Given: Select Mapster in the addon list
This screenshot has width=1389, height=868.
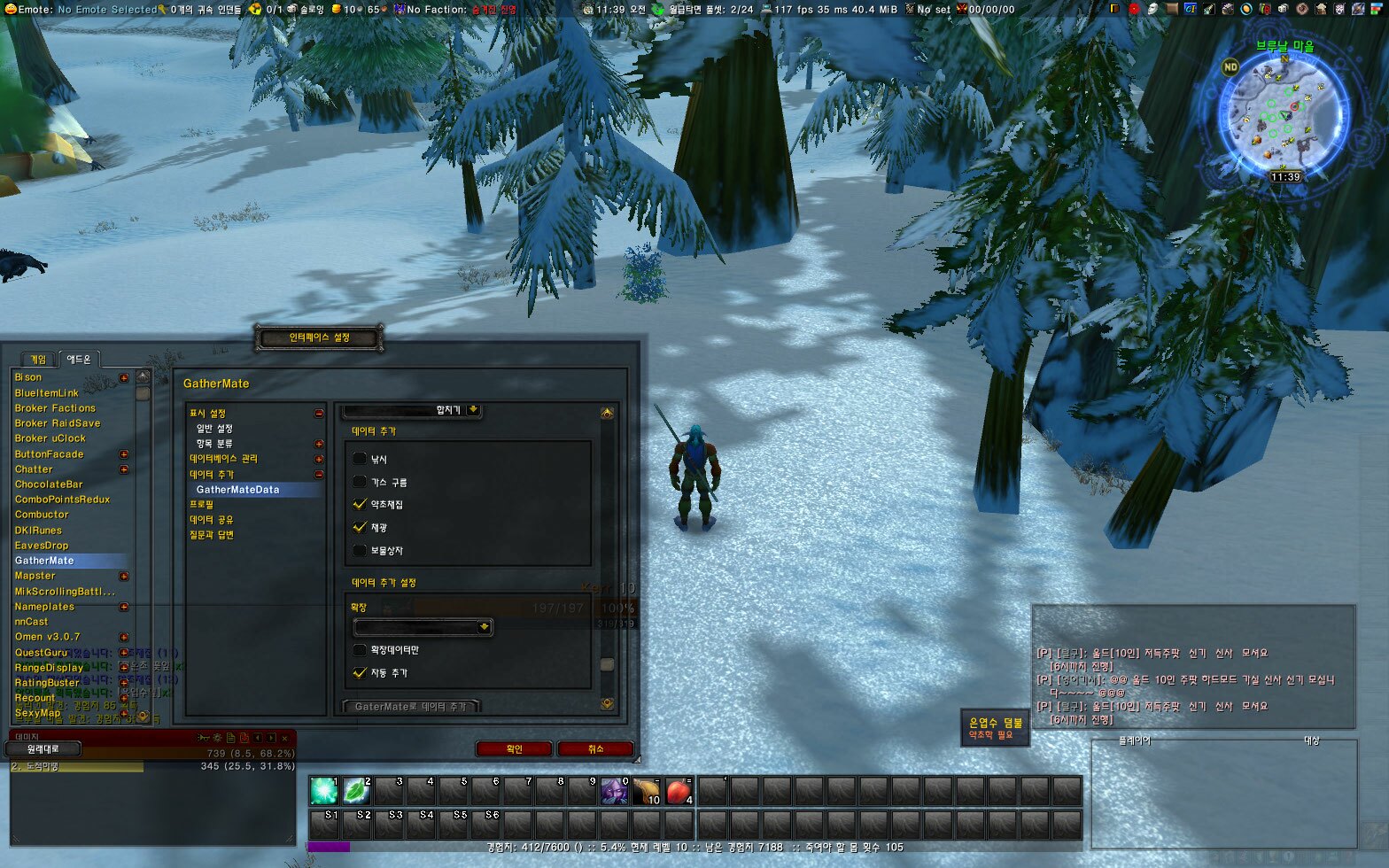Looking at the screenshot, I should pos(35,576).
